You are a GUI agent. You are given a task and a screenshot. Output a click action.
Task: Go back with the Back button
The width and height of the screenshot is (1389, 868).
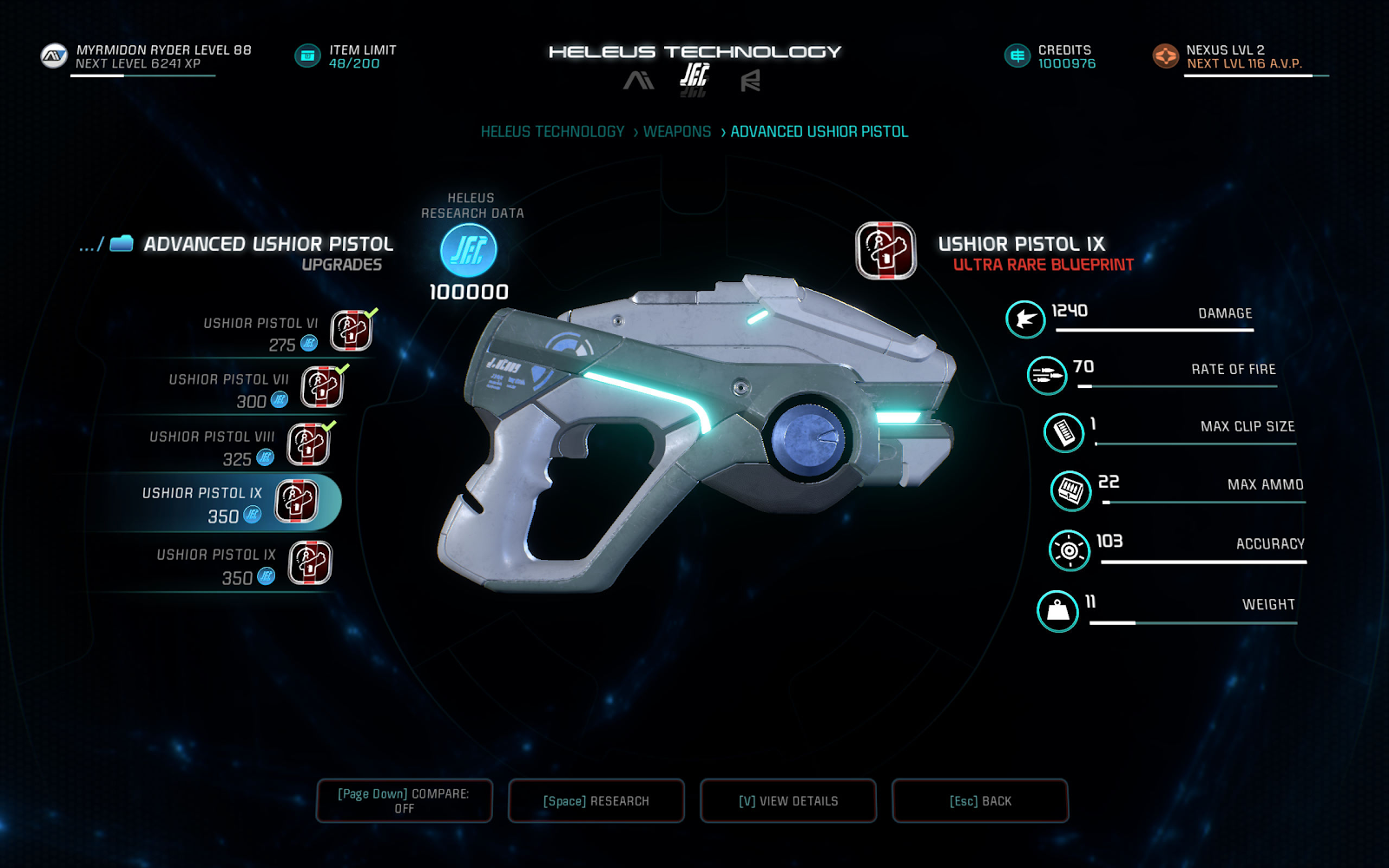pyautogui.click(x=980, y=800)
